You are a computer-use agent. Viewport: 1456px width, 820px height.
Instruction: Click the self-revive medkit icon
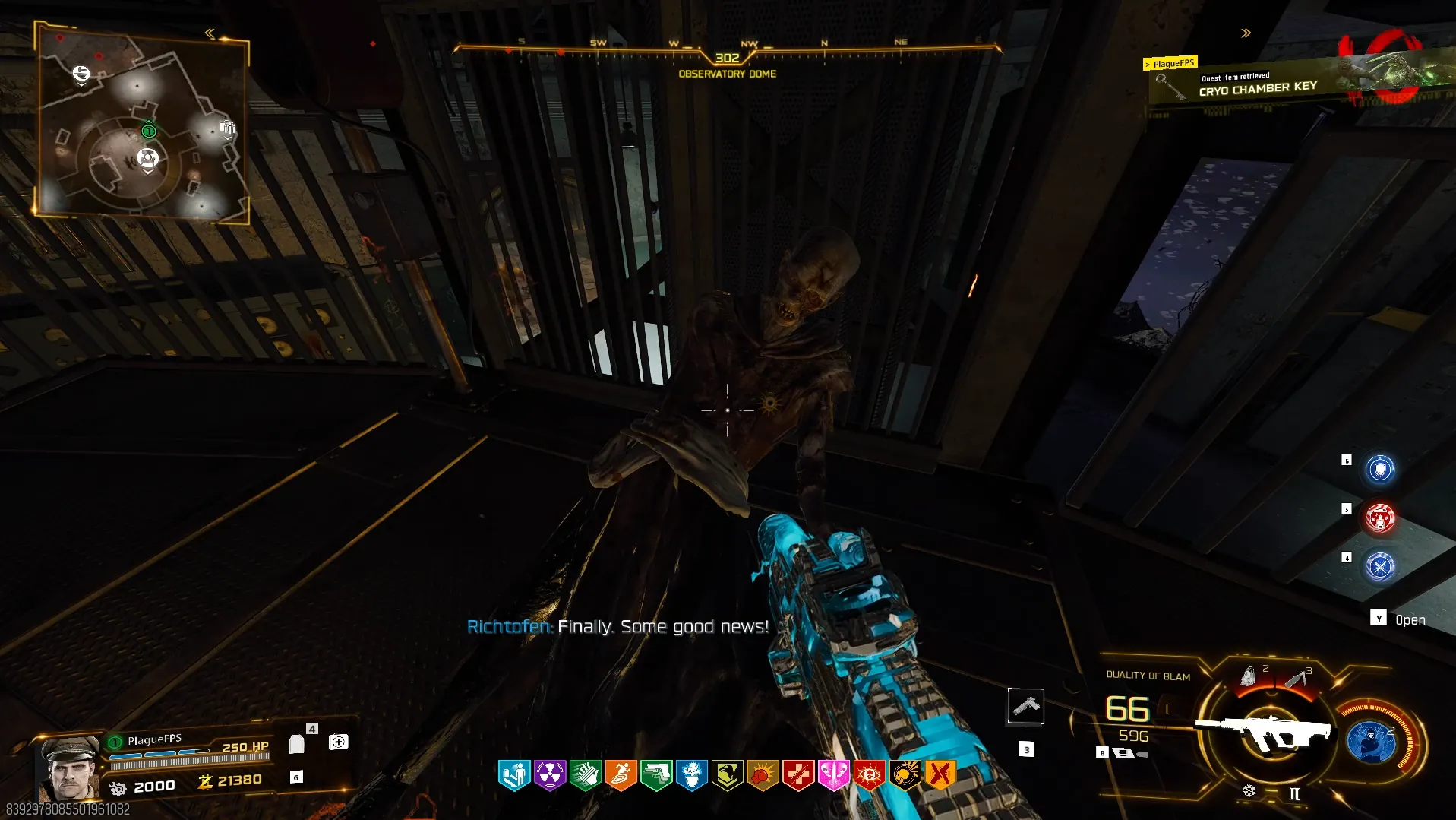[x=339, y=742]
